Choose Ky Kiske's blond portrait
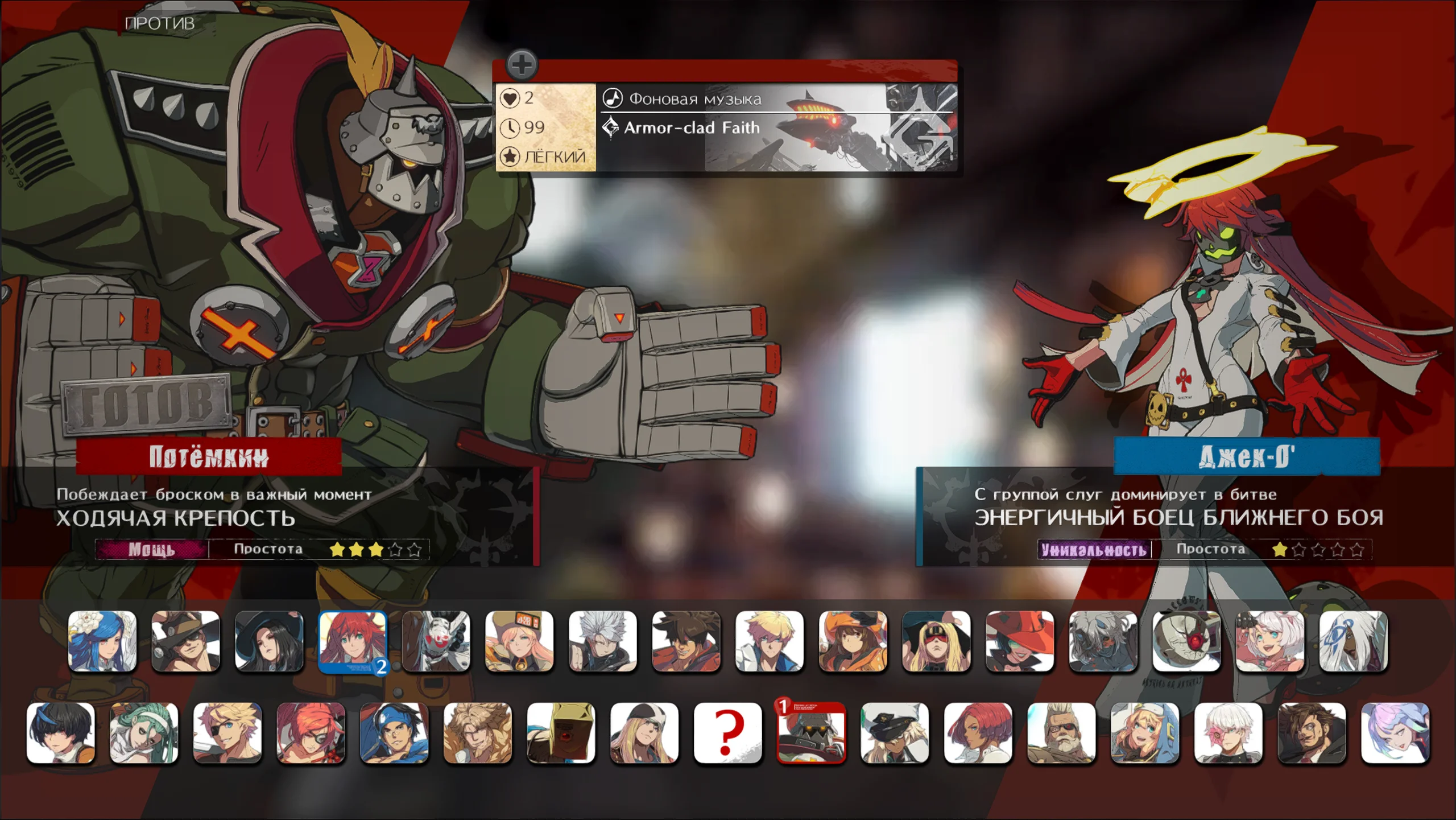1456x820 pixels. click(770, 641)
